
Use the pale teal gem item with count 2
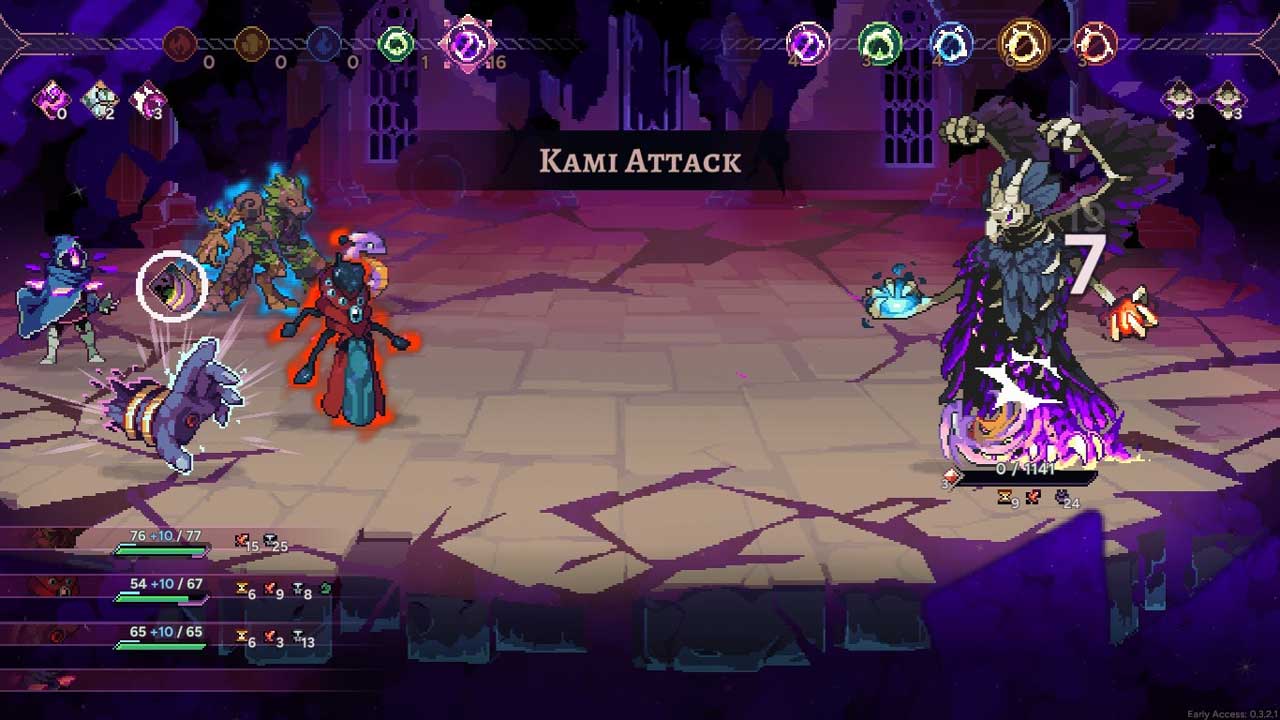(99, 99)
